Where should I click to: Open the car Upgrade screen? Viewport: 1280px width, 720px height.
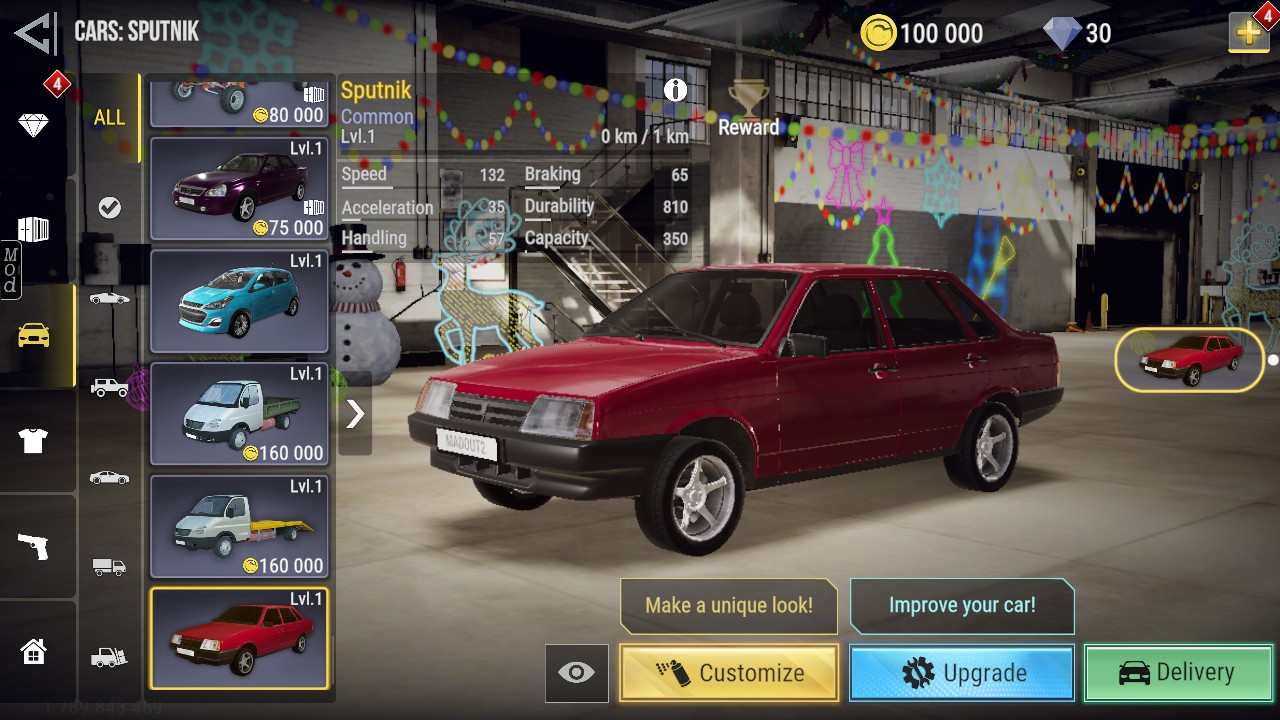tap(962, 673)
